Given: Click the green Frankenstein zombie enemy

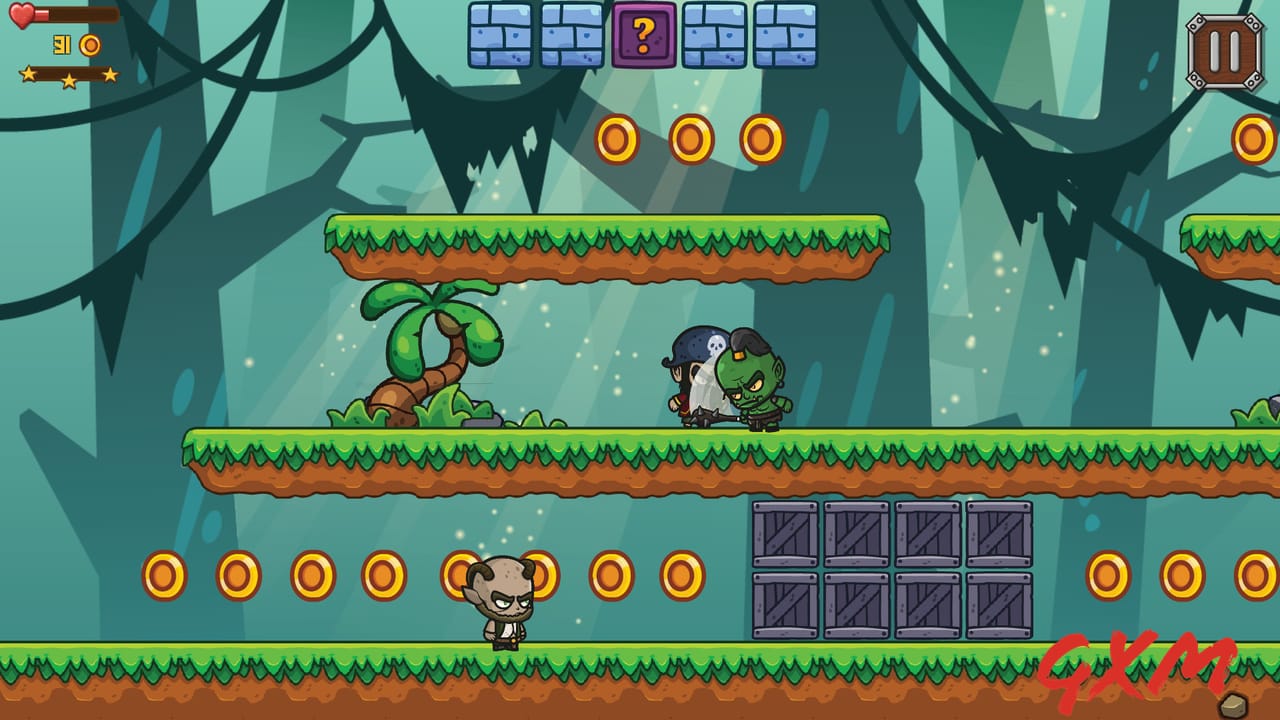Looking at the screenshot, I should pos(757,385).
